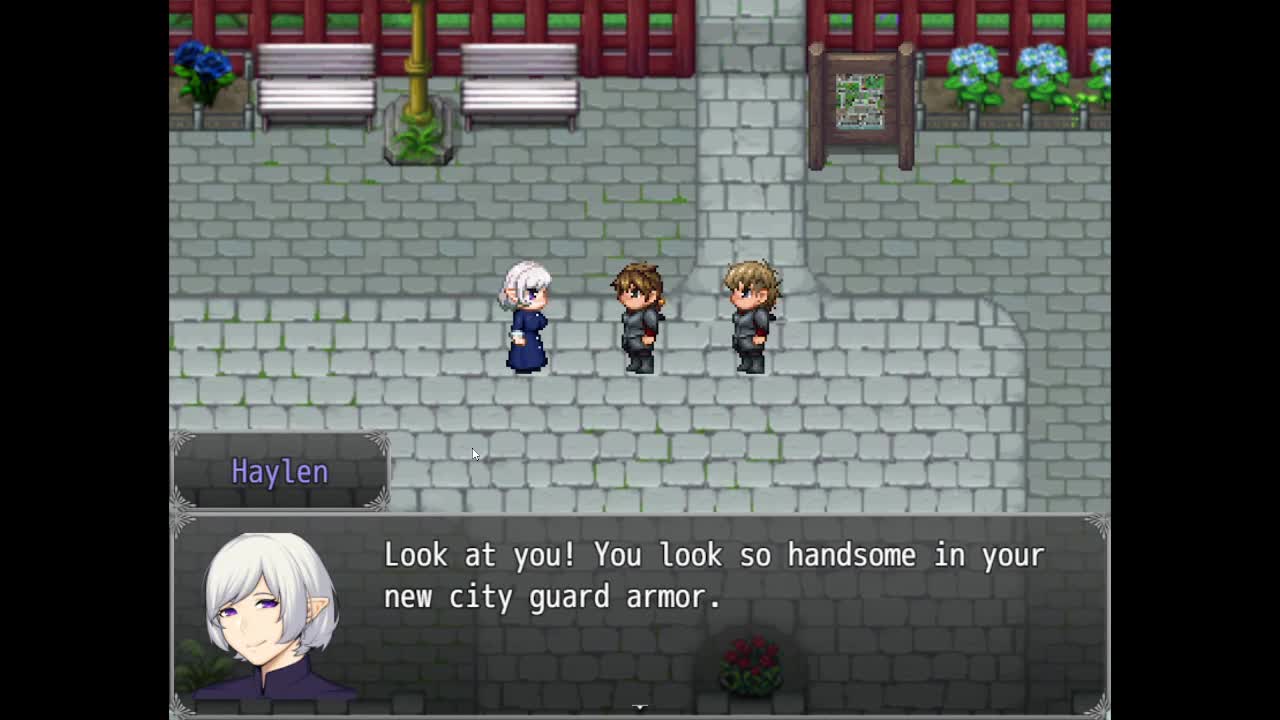Click the continue arrow under the dialogue

[x=640, y=707]
